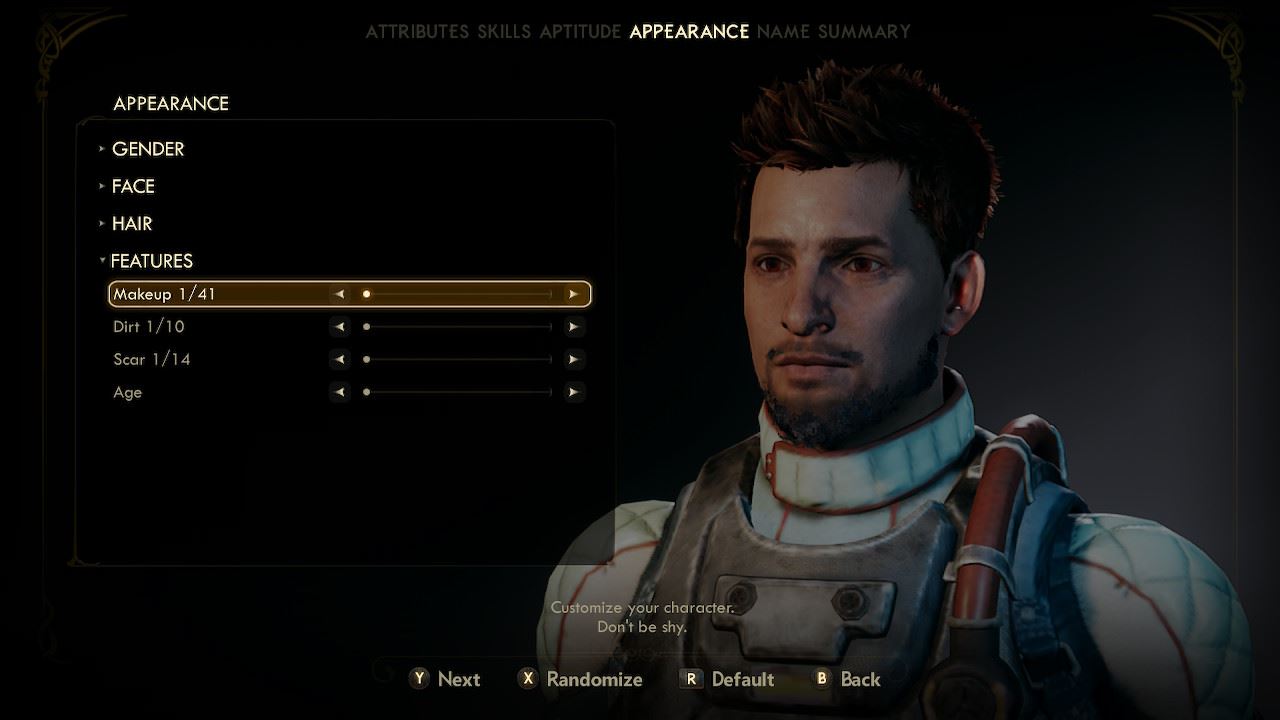Decrease the Makeup option with left arrow
1280x720 pixels.
(x=340, y=294)
